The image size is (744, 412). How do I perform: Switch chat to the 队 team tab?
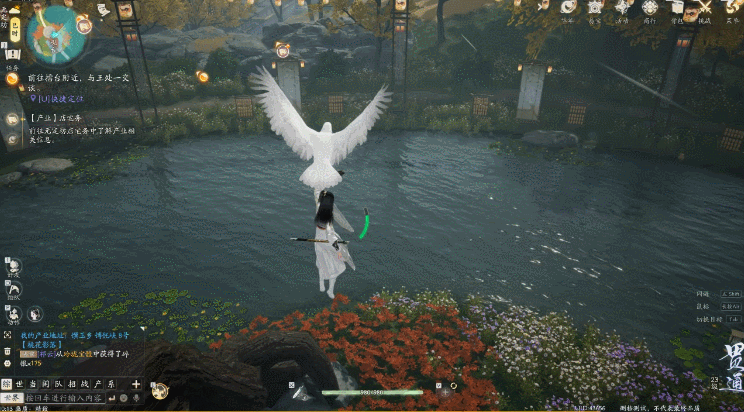point(57,384)
